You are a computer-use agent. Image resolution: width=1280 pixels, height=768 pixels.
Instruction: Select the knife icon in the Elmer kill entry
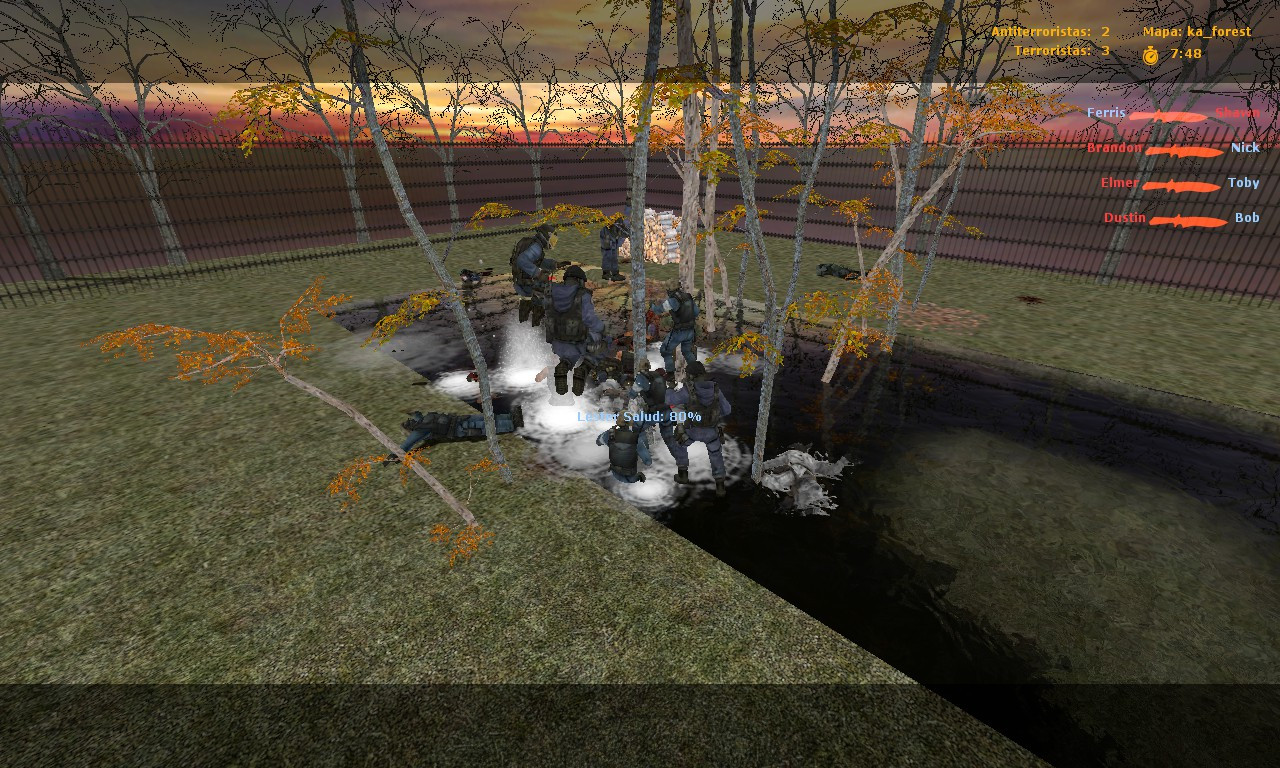point(1180,184)
